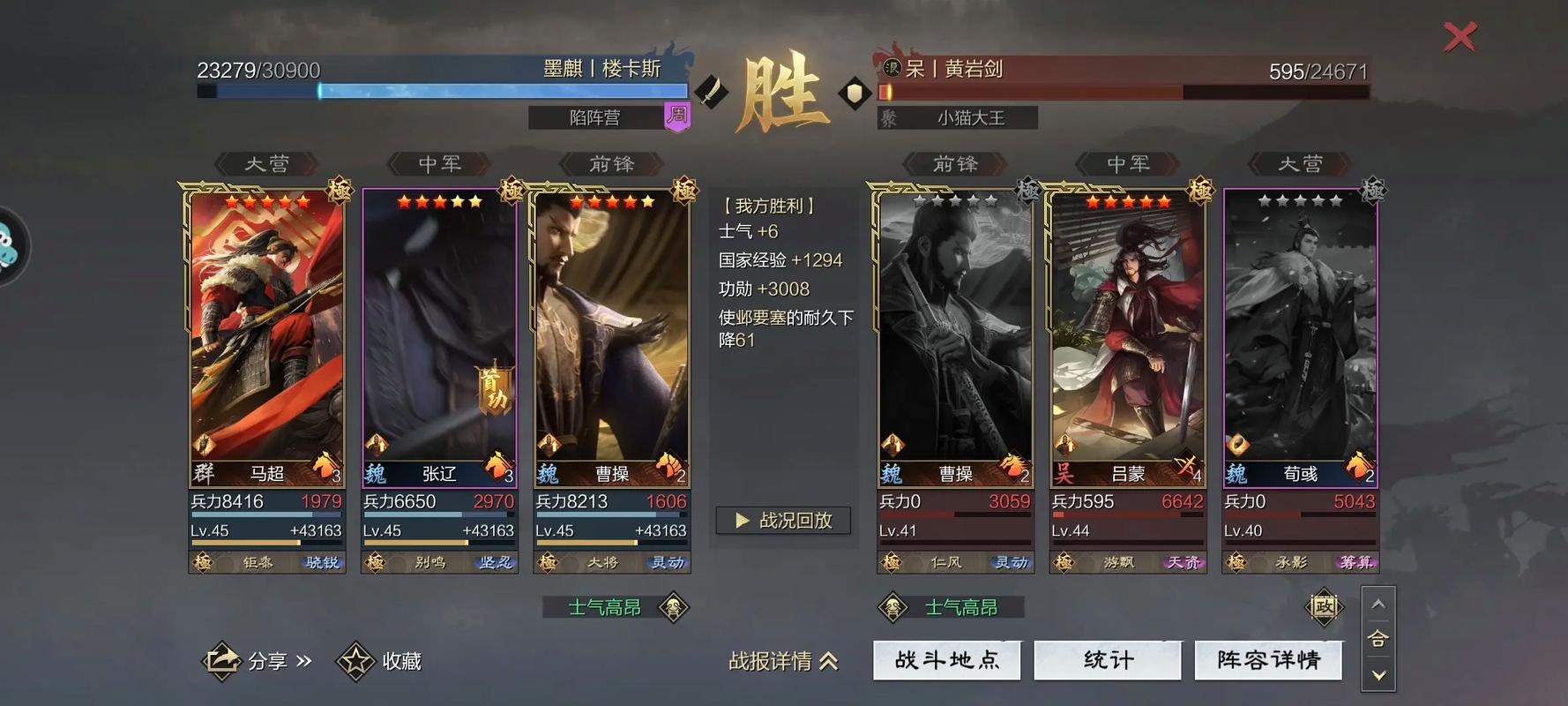The image size is (1568, 706).
Task: Click the blue troop health bar showing 23279/30900
Action: click(x=441, y=89)
